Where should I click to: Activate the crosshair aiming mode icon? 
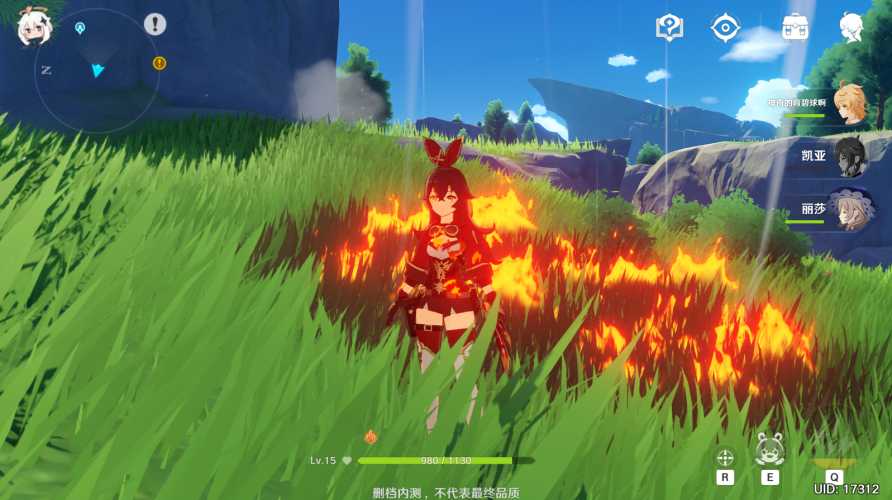pos(724,456)
